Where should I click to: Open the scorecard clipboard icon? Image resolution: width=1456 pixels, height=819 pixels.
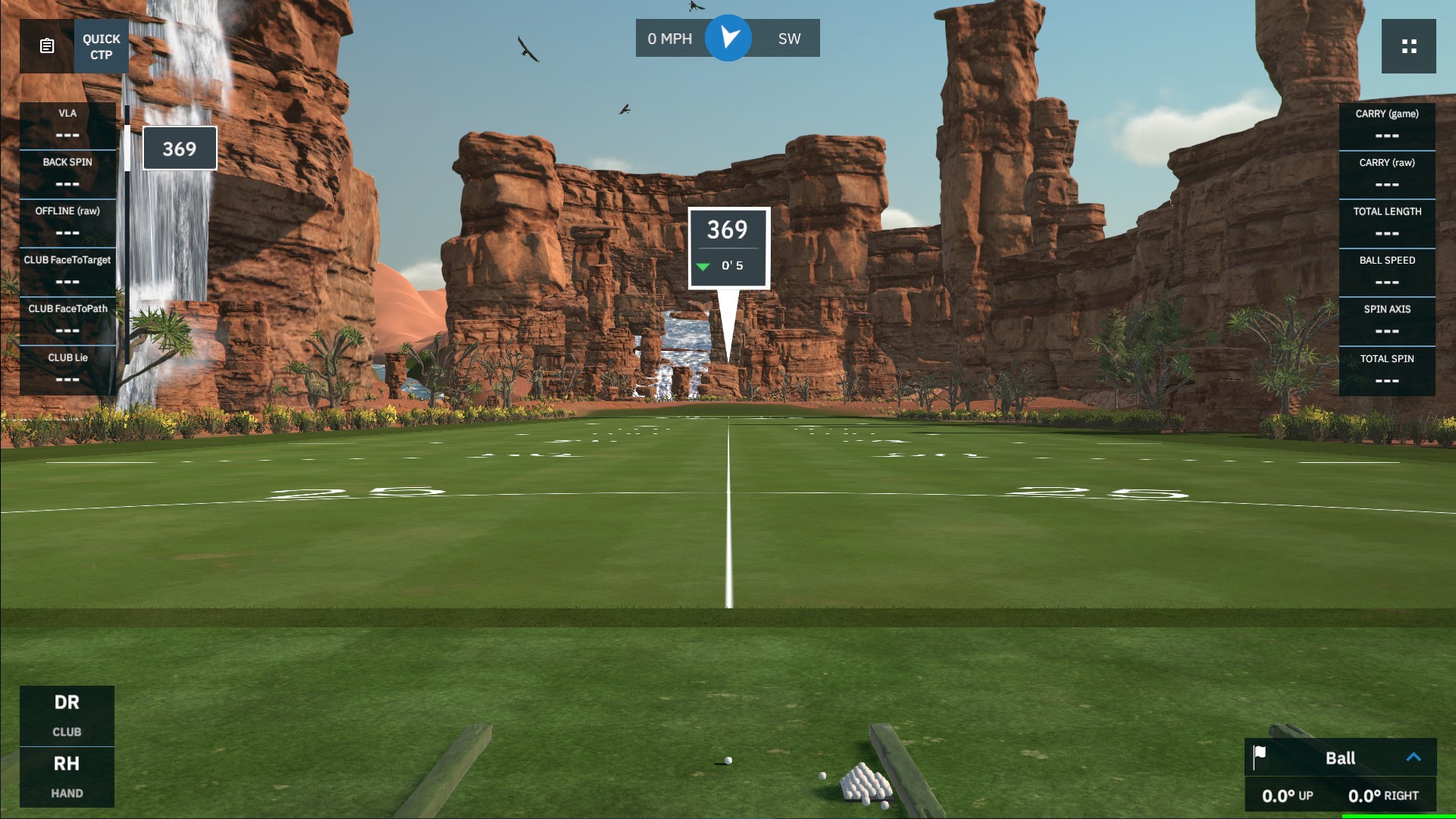pyautogui.click(x=45, y=45)
